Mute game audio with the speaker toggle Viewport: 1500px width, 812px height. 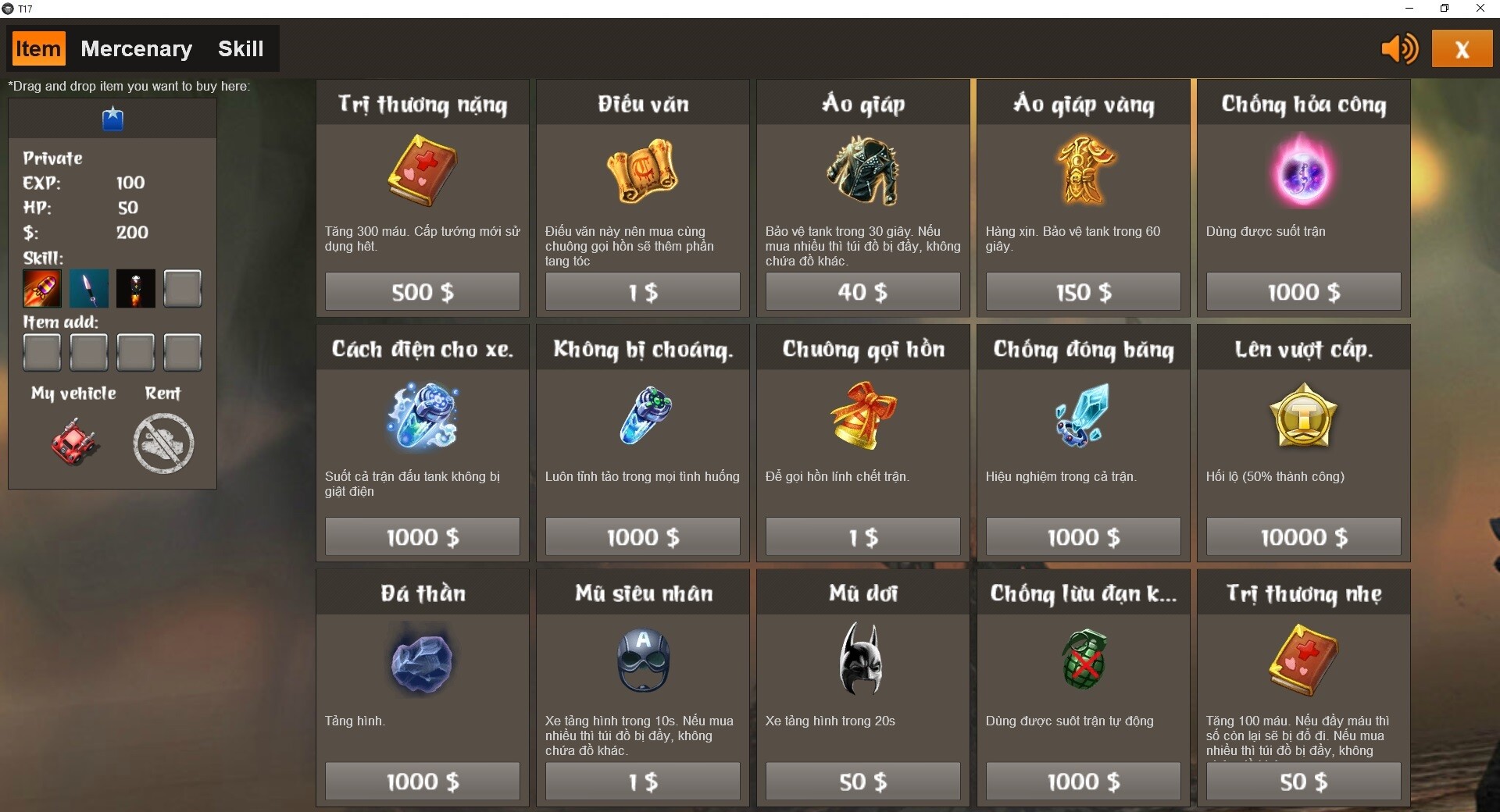[1398, 48]
